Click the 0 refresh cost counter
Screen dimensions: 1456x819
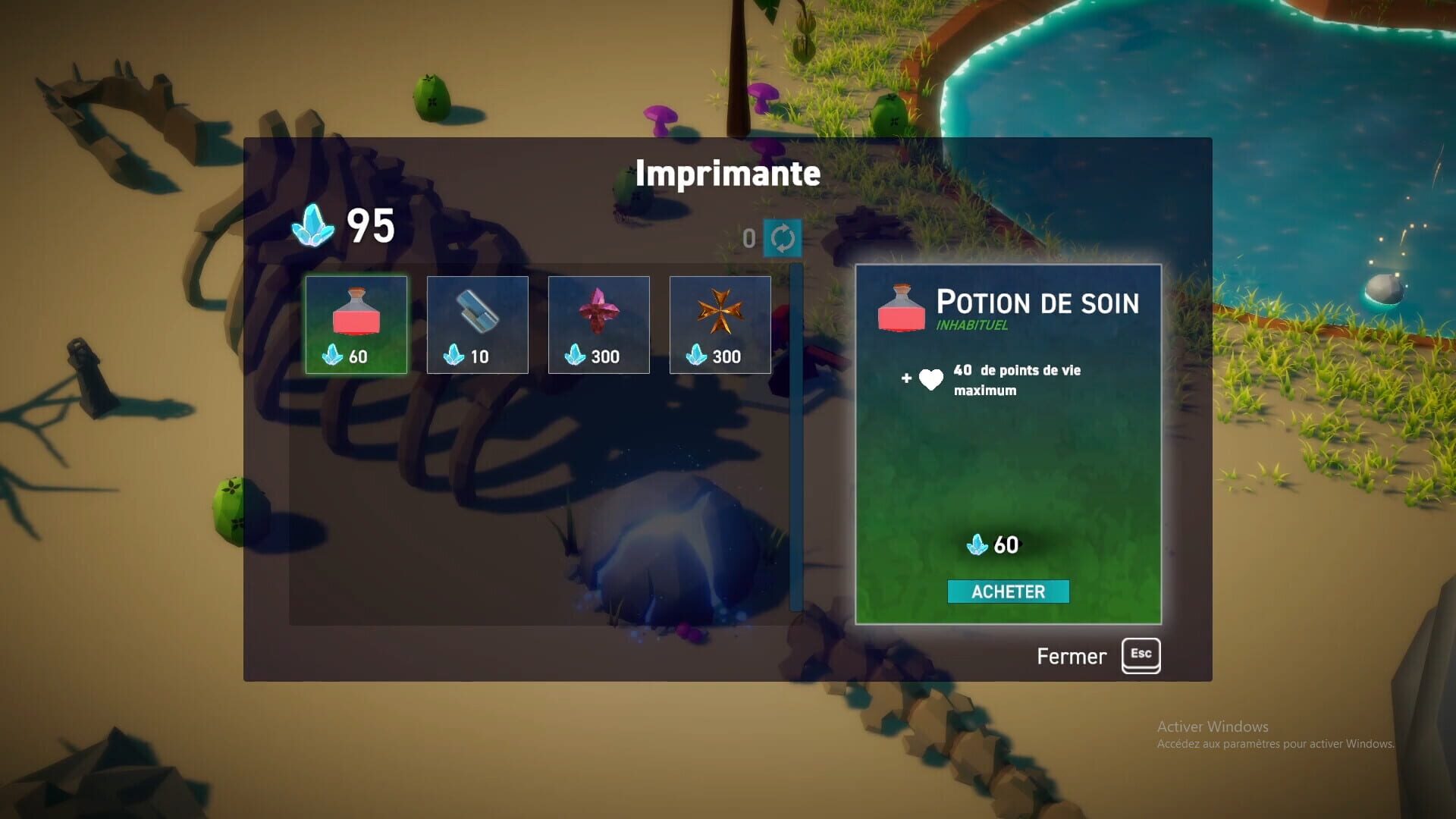pos(749,237)
